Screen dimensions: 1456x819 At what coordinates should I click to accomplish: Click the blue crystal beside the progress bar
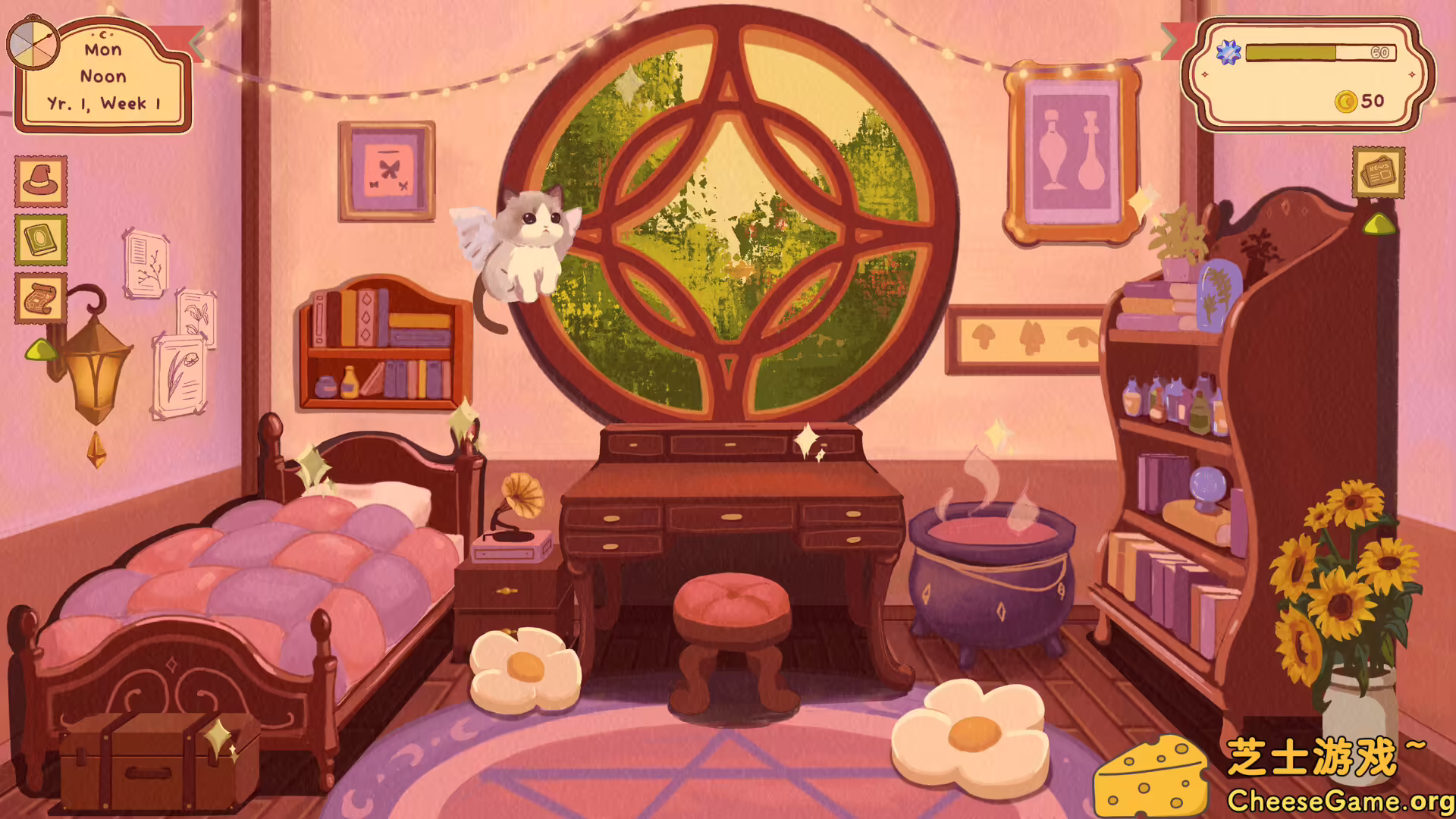[x=1227, y=53]
